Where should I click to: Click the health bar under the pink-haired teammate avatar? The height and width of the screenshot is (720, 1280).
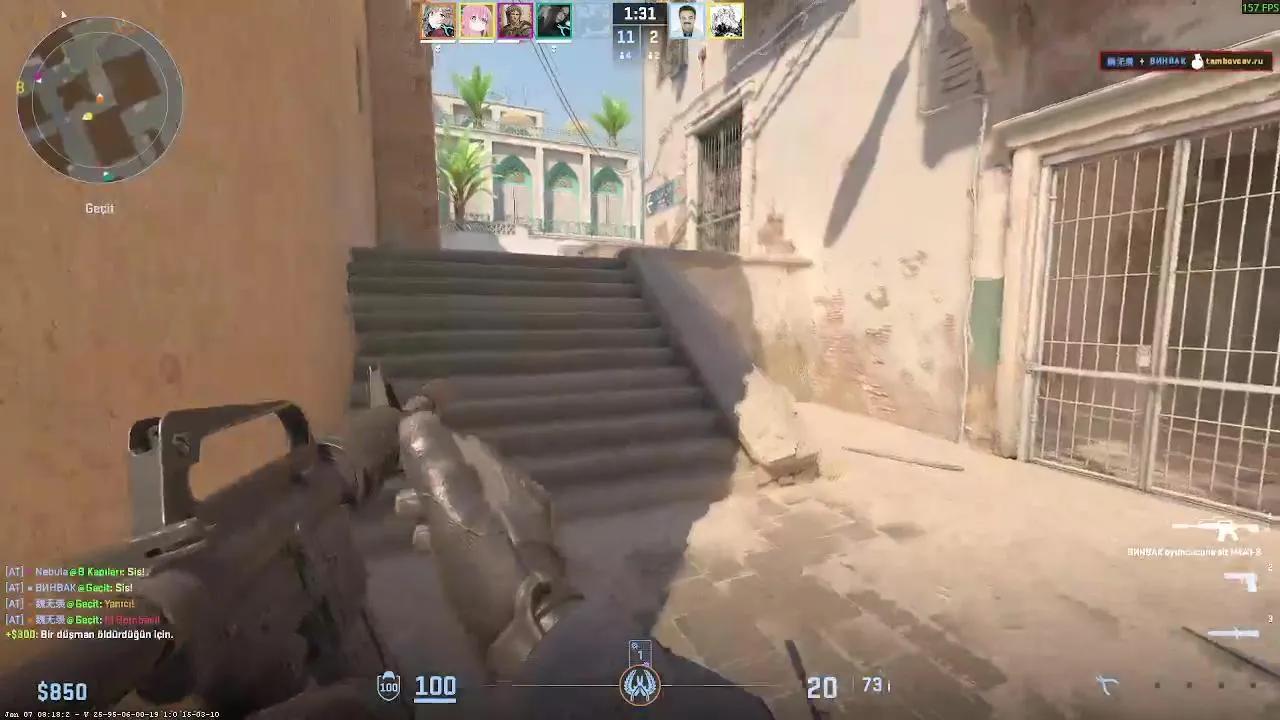[x=477, y=41]
